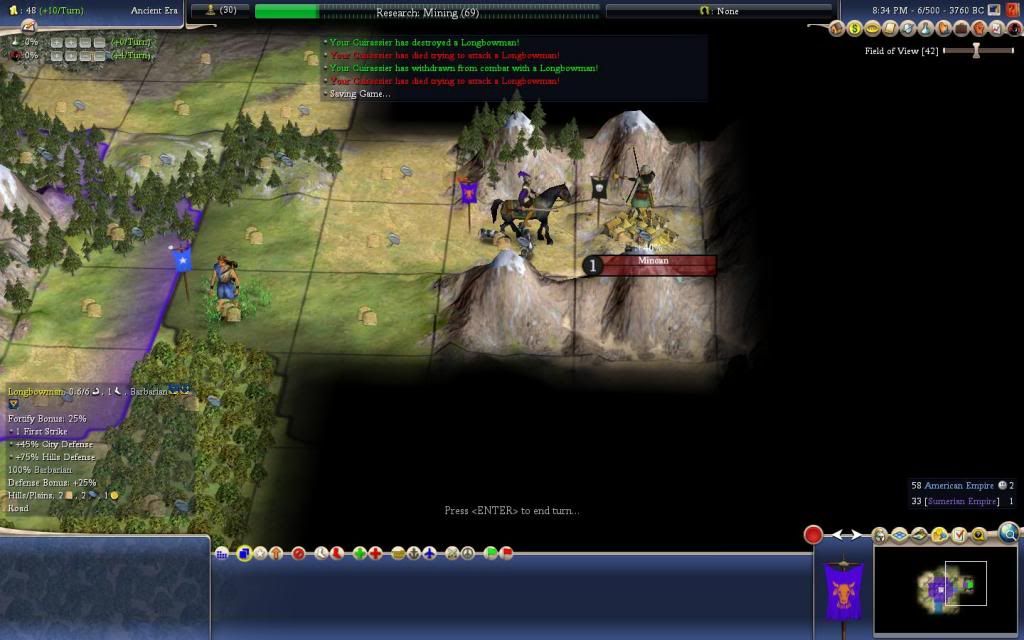Screen dimensions: 1024x640
Task: Select American Empire in the scoreboard
Action: click(960, 486)
